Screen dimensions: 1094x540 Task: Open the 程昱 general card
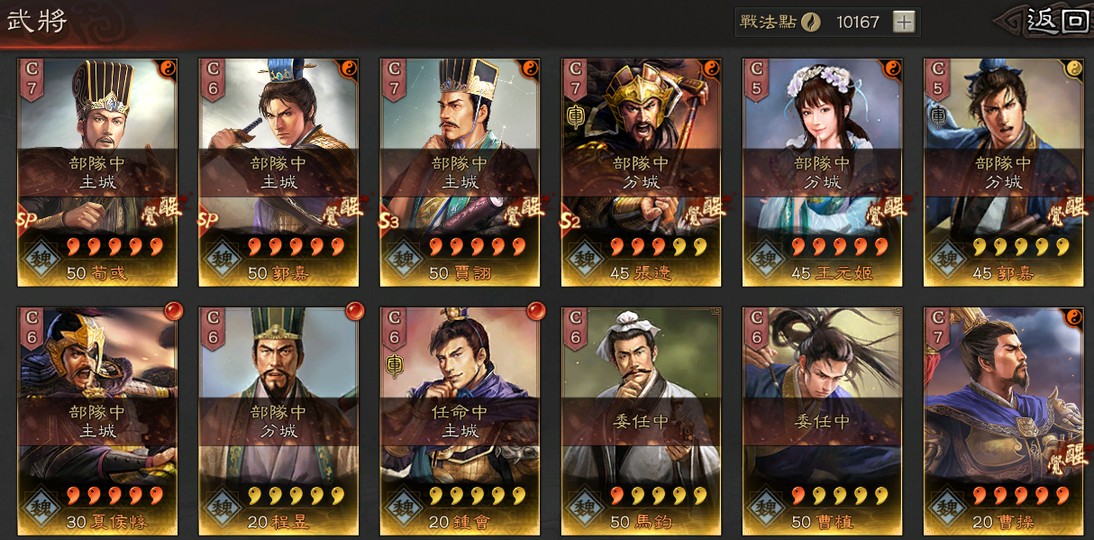279,420
